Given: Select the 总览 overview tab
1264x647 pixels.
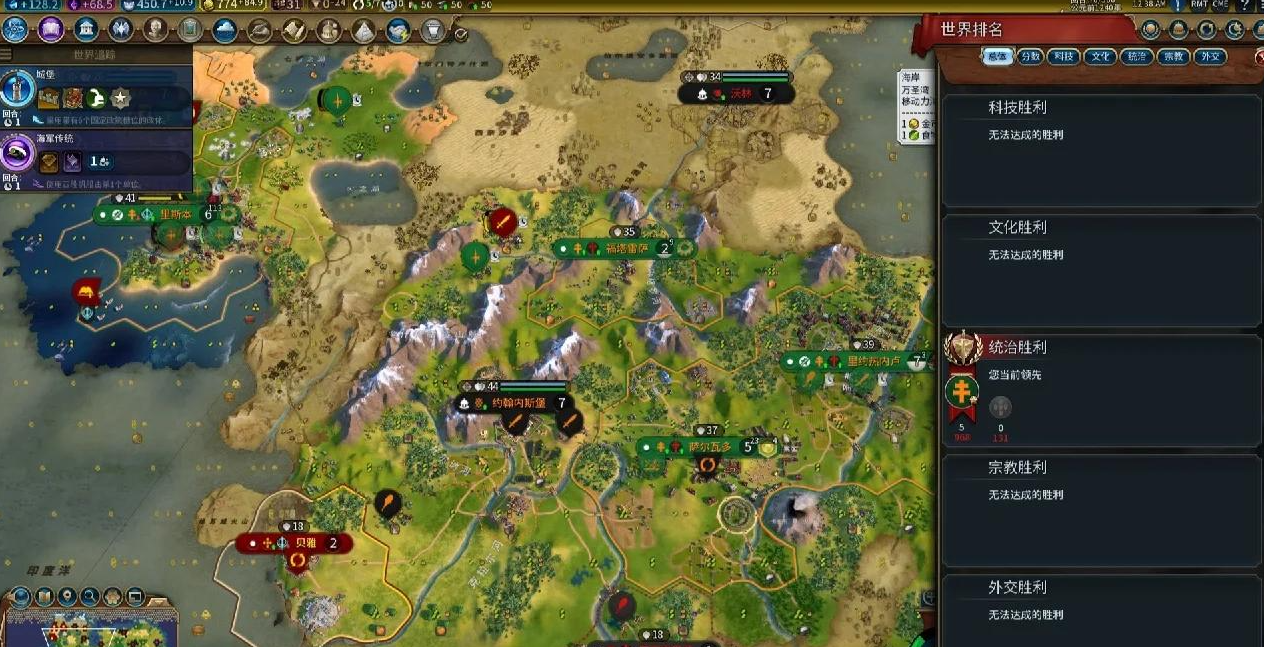Looking at the screenshot, I should (x=996, y=57).
